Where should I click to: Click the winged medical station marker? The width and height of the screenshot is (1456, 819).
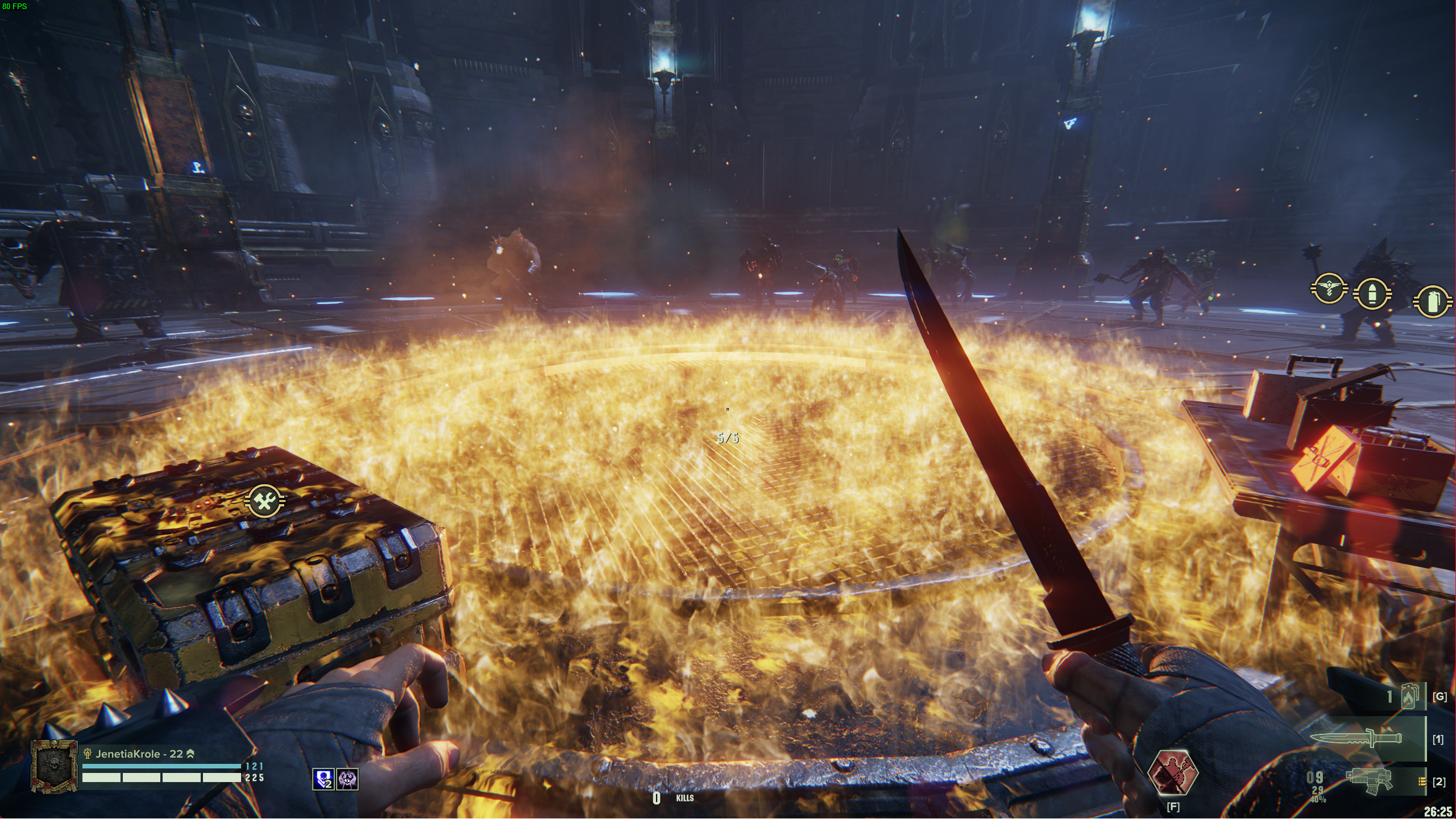(1329, 289)
